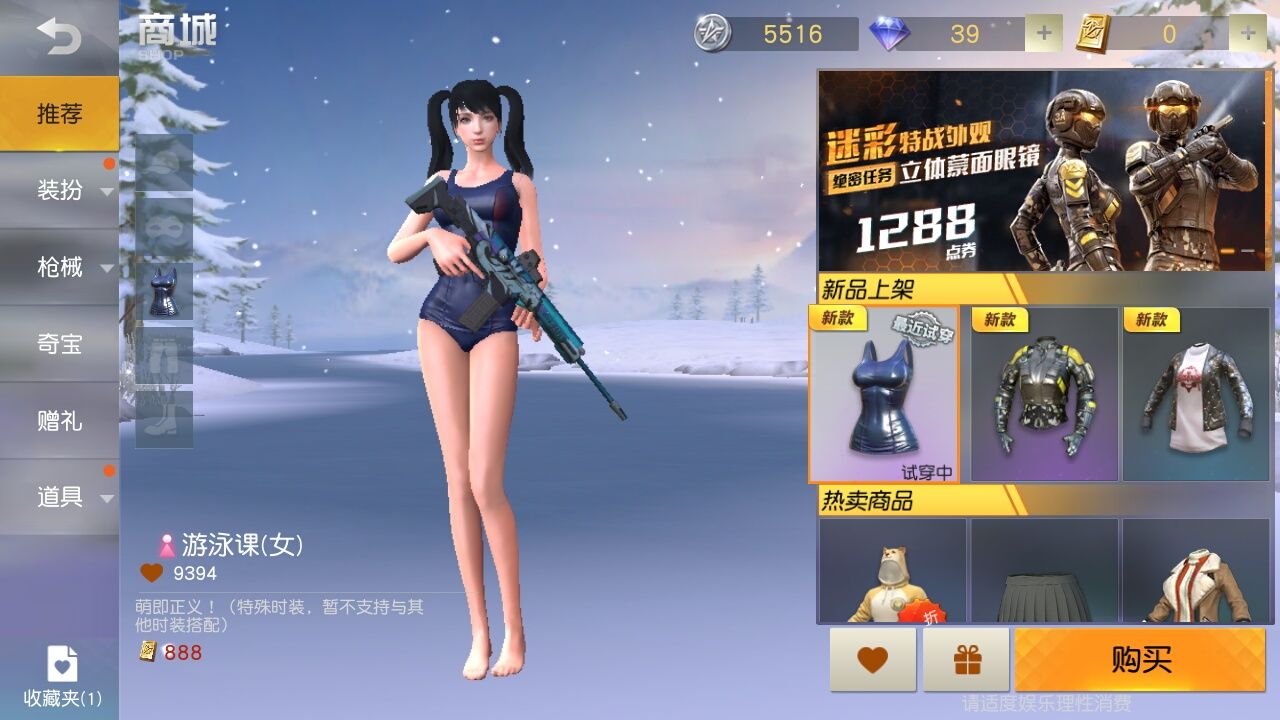Expand the 道具 category
This screenshot has width=1280, height=720.
(x=59, y=497)
